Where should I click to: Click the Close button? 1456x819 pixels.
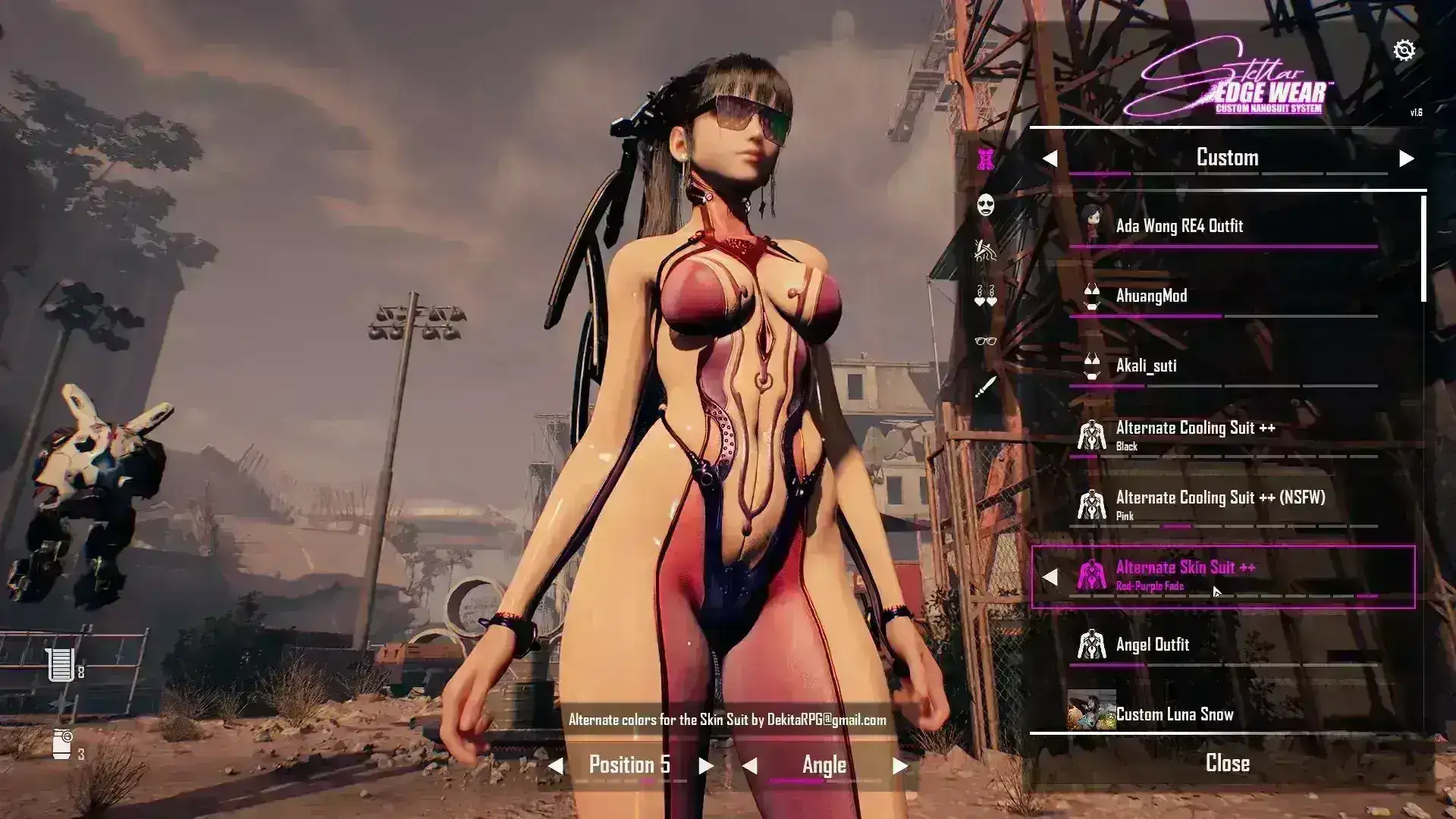point(1228,763)
